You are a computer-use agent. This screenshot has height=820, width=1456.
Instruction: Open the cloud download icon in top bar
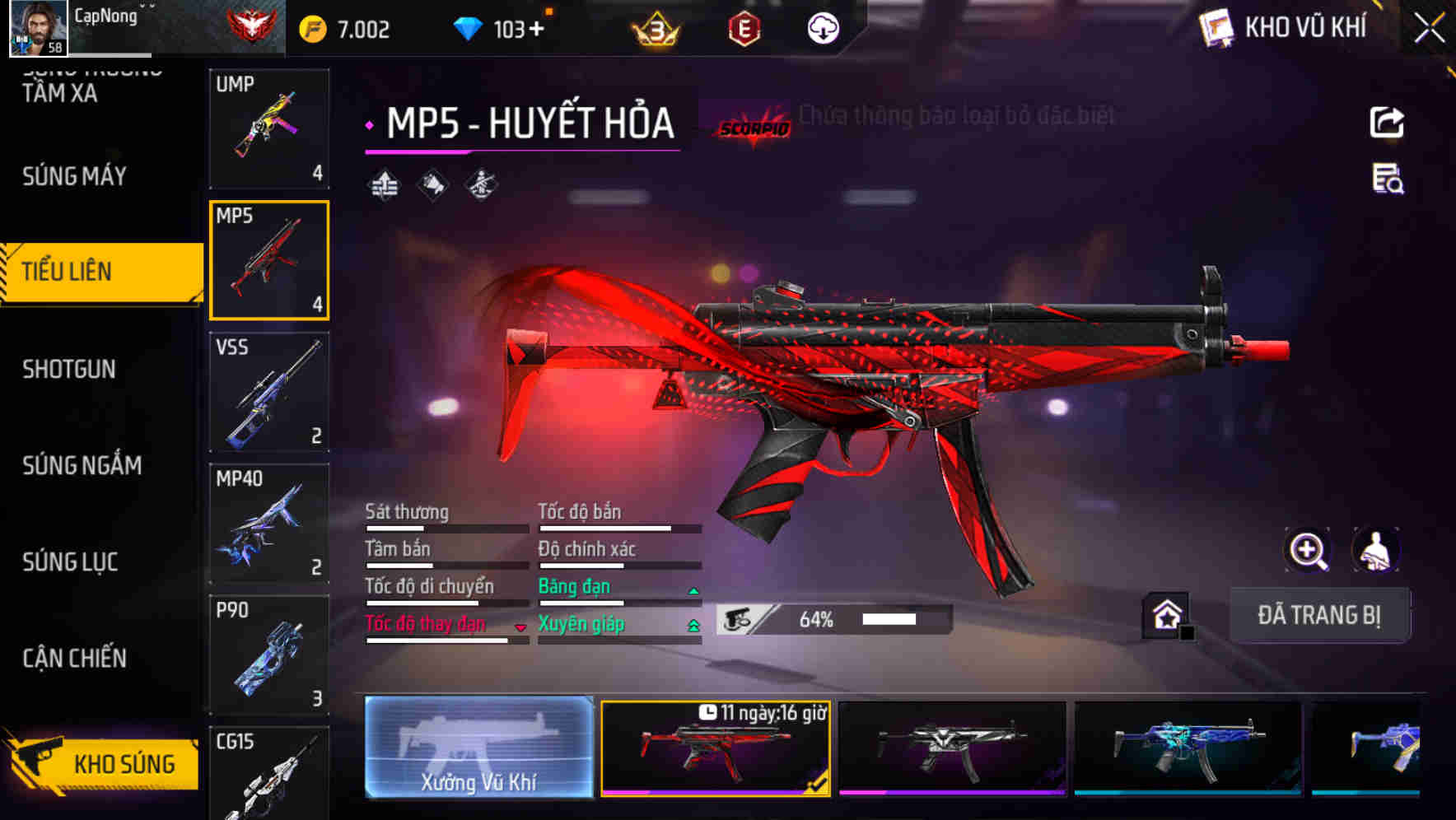pos(823,27)
